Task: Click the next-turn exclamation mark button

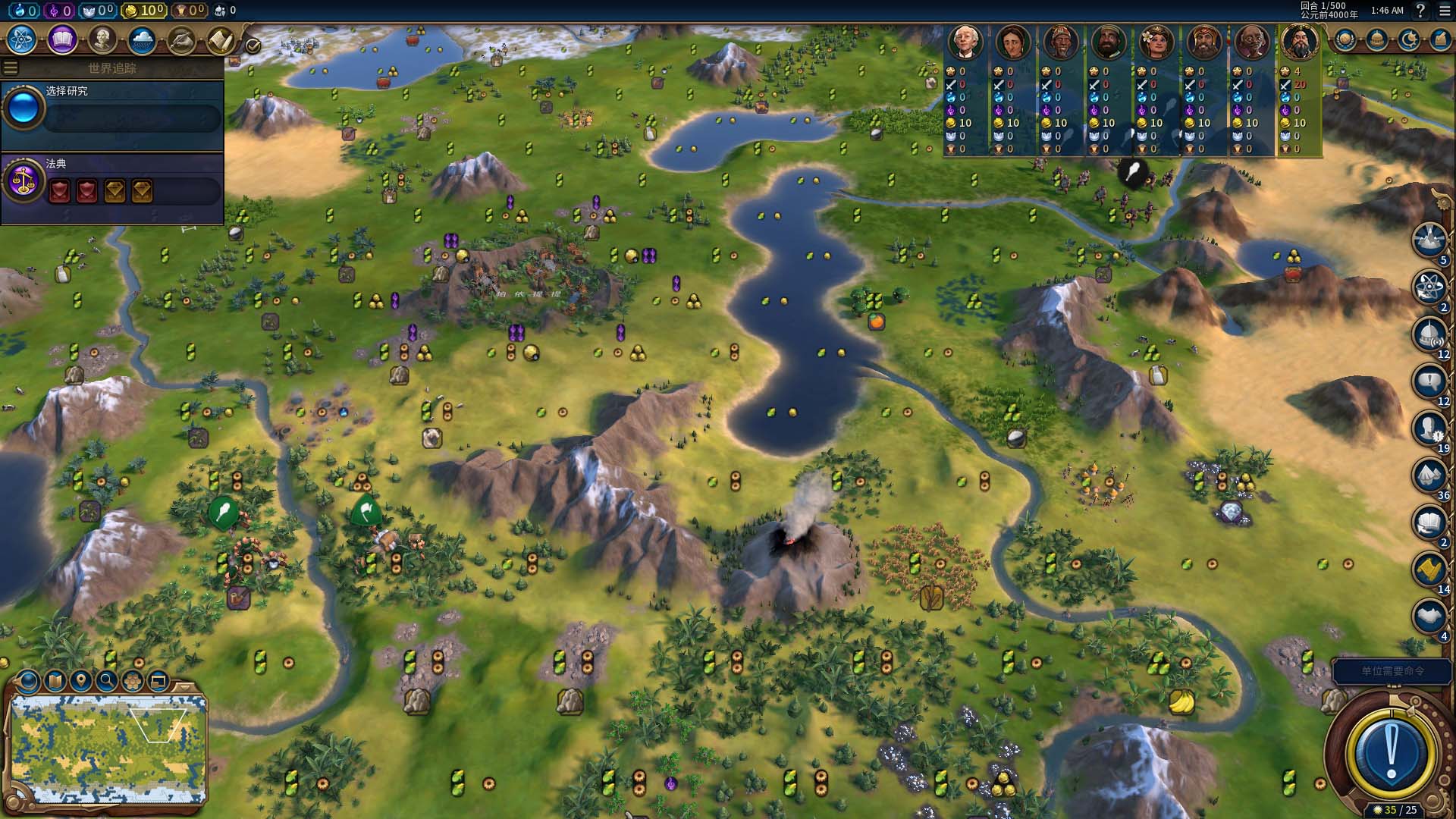Action: (x=1391, y=752)
